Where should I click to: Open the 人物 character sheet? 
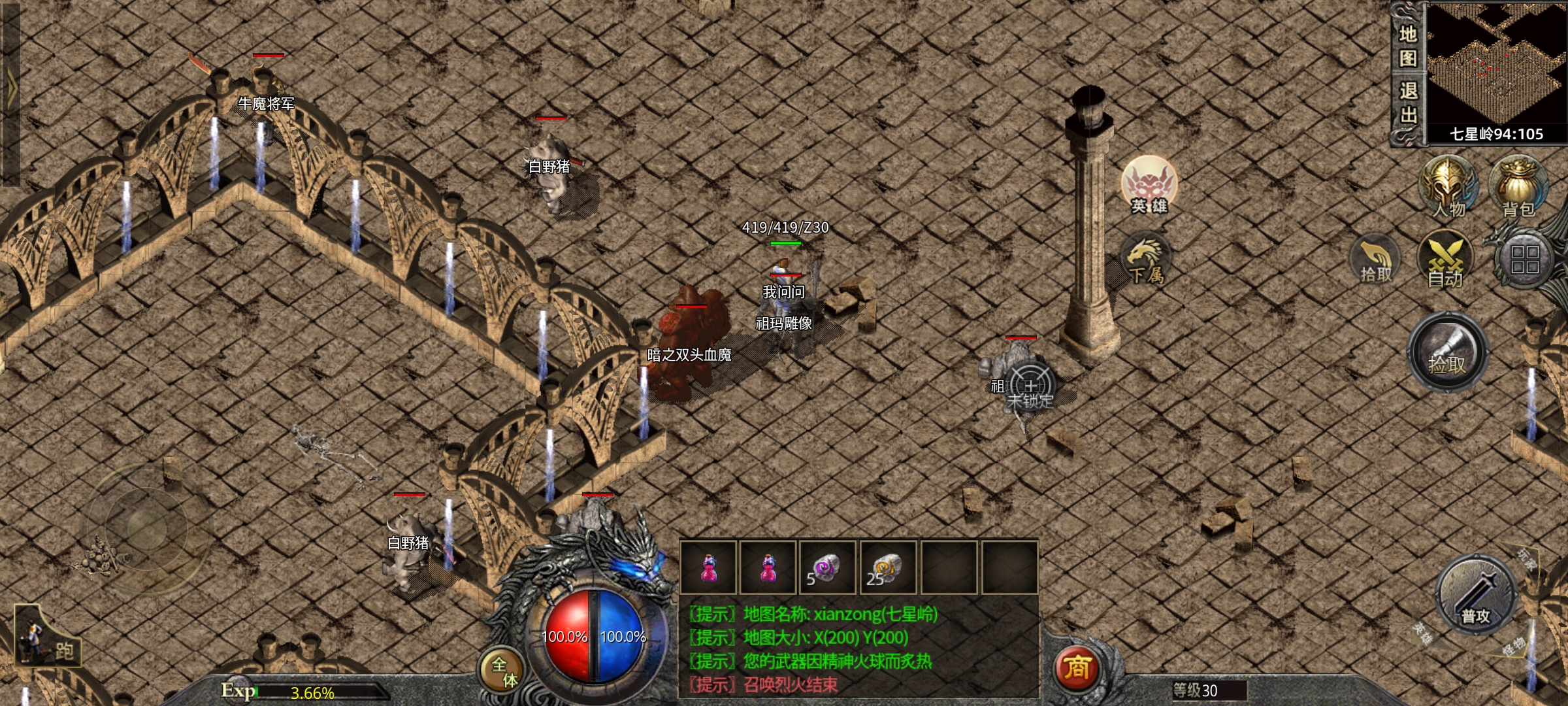(1448, 188)
